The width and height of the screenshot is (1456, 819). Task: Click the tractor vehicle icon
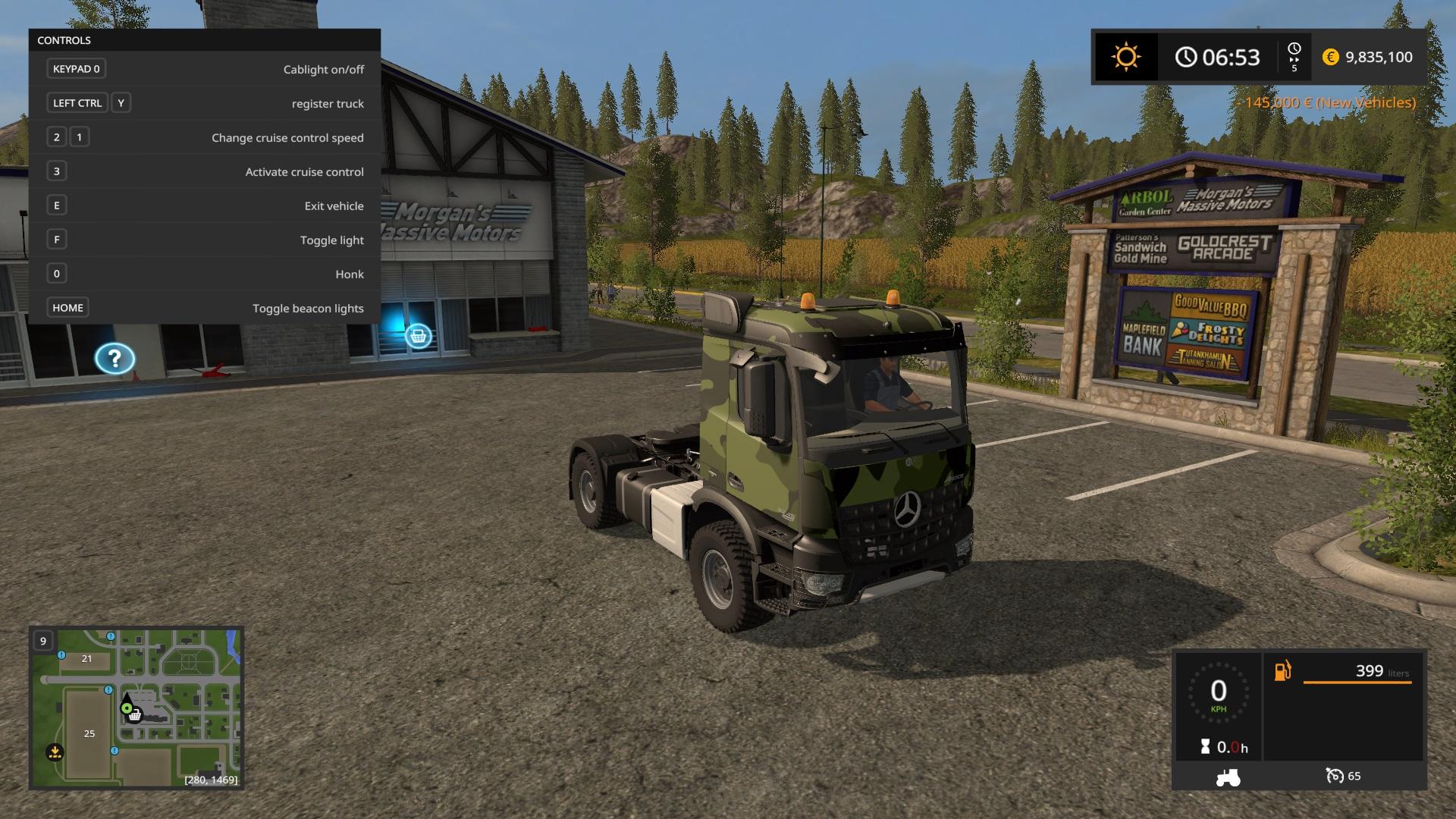[x=1228, y=777]
